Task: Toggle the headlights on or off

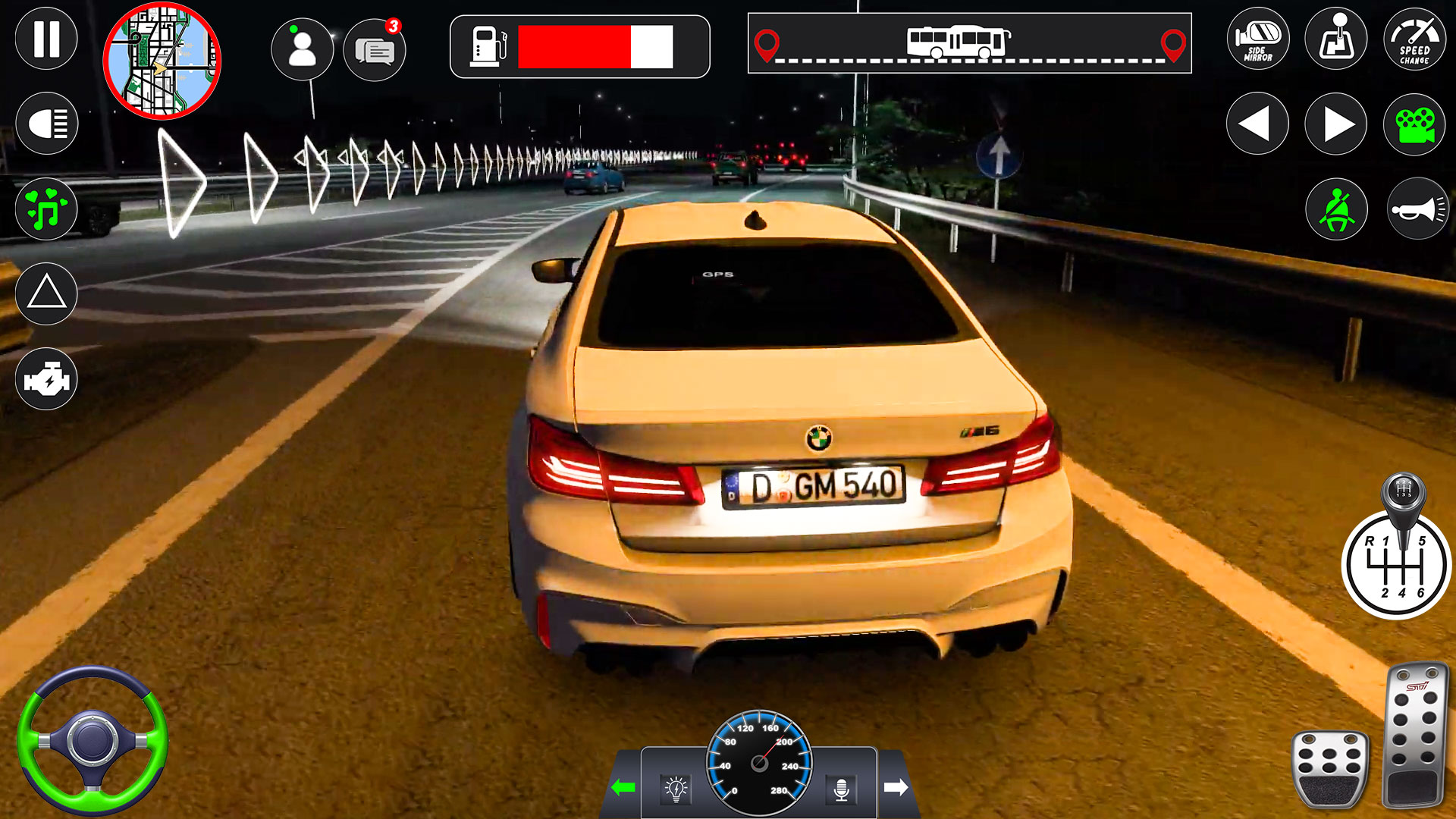Action: click(x=45, y=121)
